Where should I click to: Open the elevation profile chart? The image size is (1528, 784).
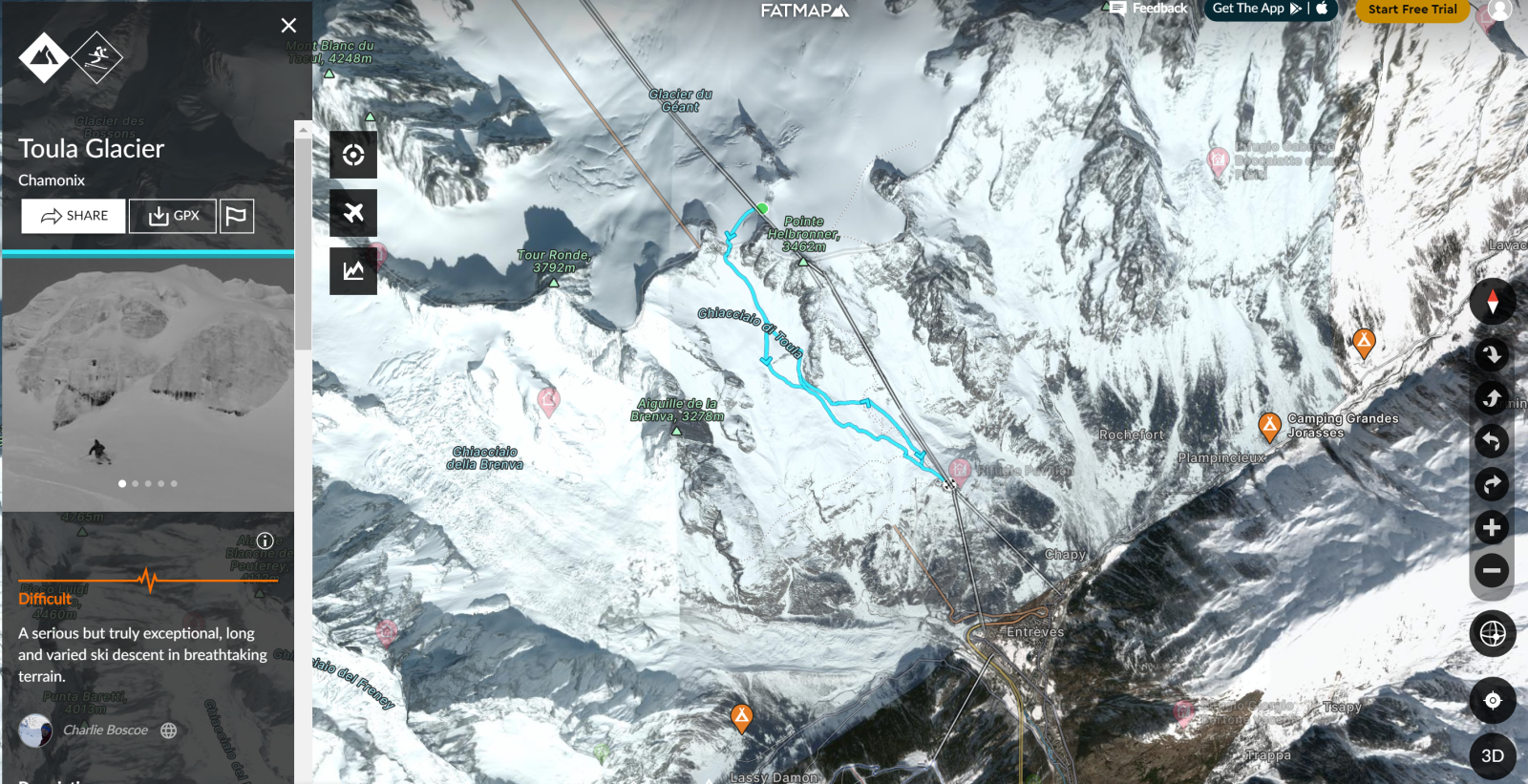[353, 271]
